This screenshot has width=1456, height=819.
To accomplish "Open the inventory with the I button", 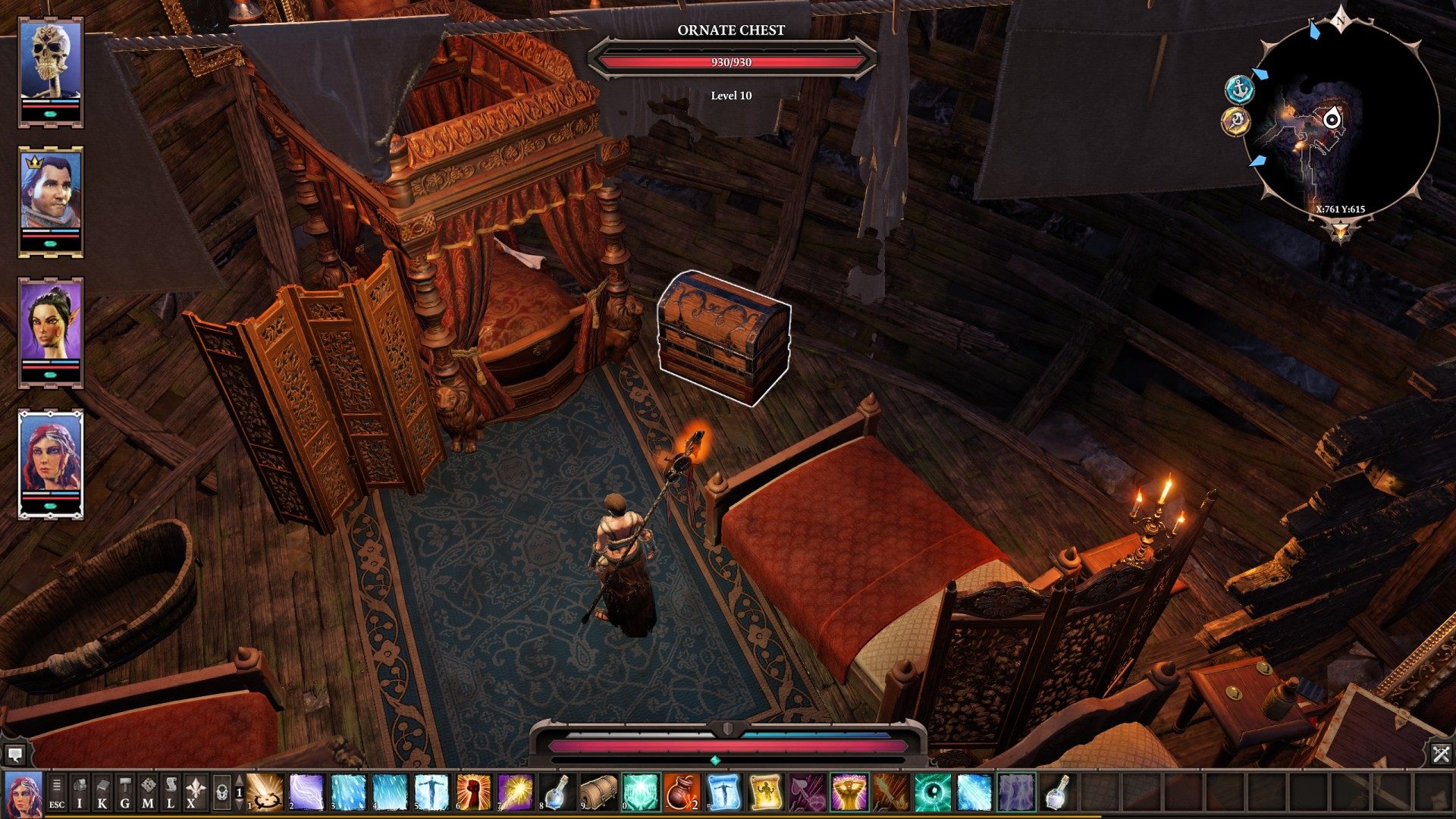I will tap(80, 792).
